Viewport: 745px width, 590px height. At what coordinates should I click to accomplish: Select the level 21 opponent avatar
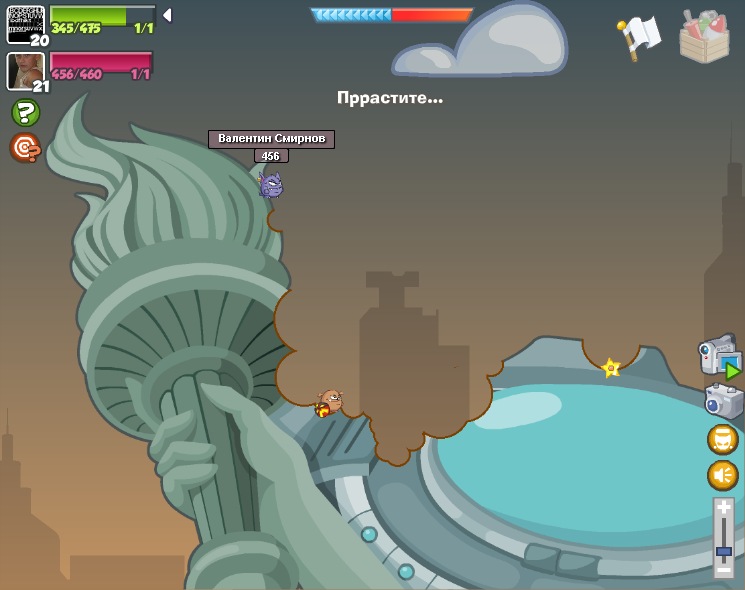coord(25,70)
